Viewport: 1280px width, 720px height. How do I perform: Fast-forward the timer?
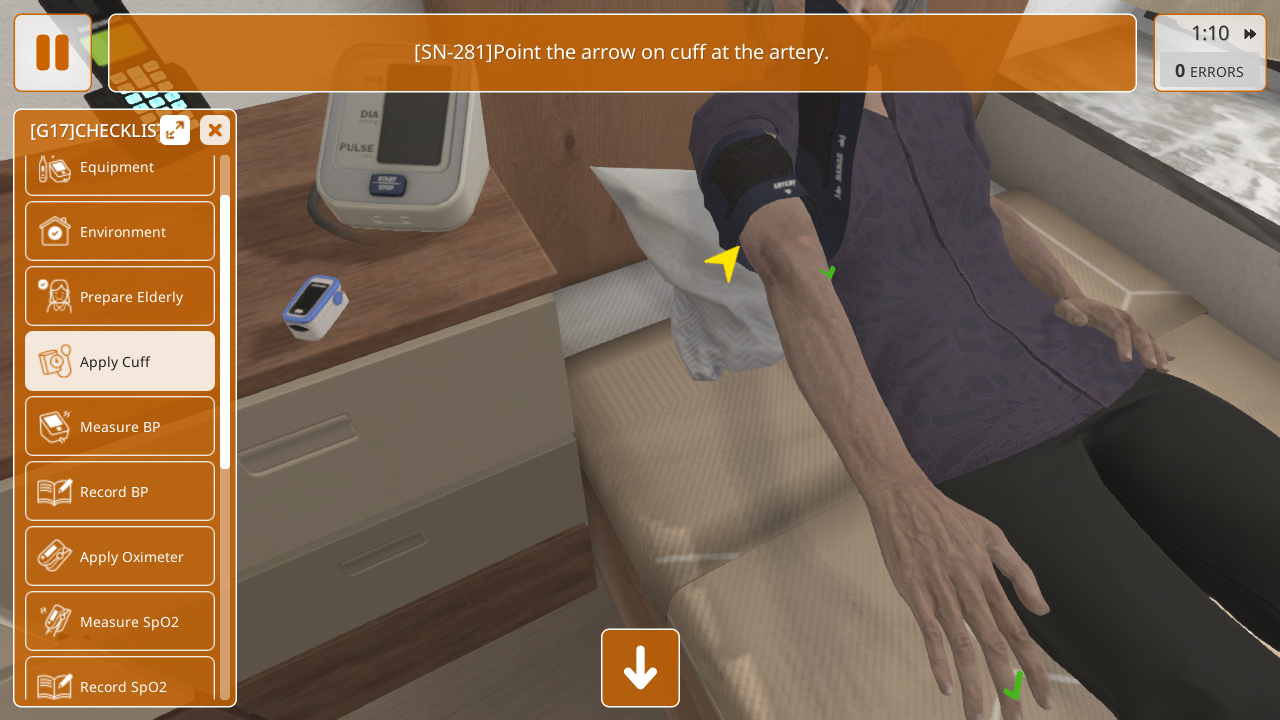pos(1250,34)
